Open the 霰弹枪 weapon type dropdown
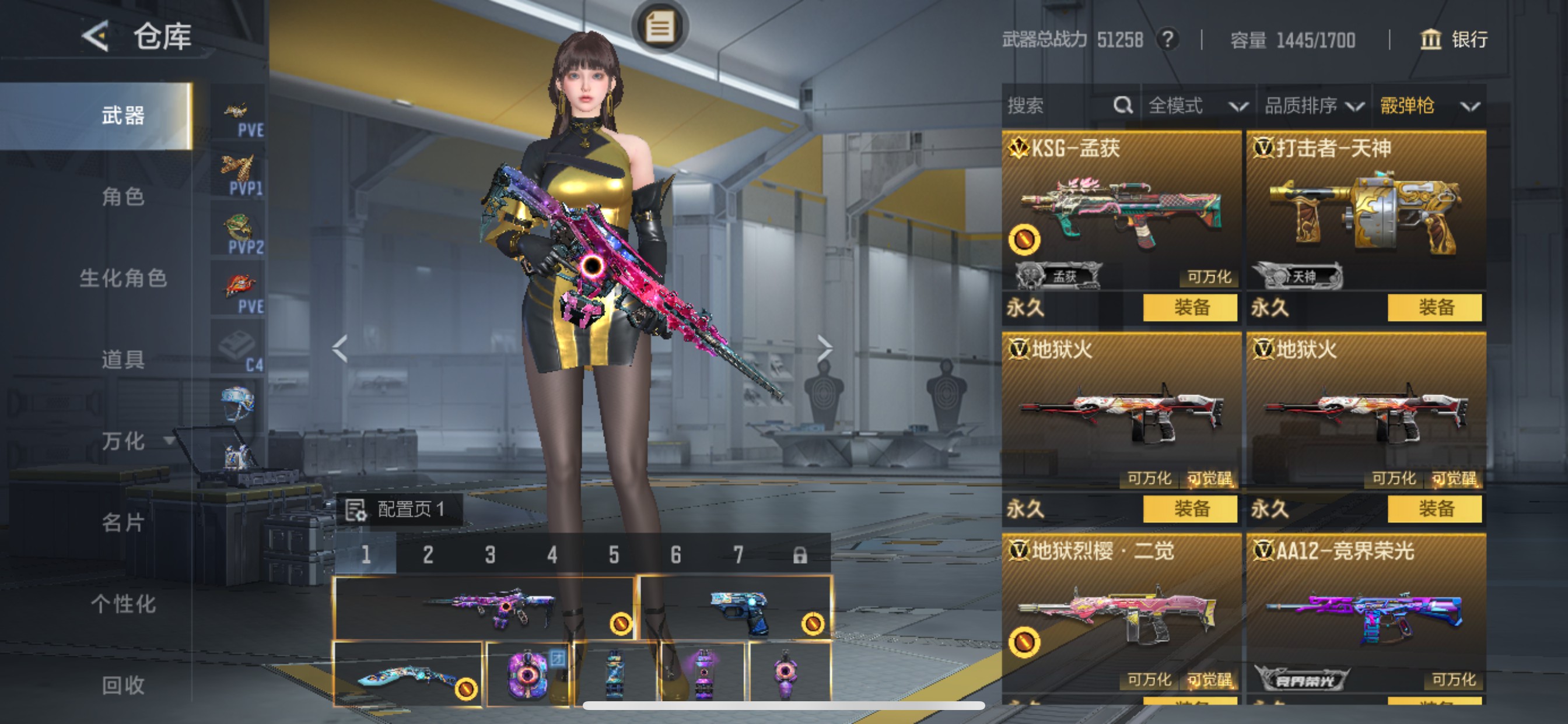 [1429, 106]
